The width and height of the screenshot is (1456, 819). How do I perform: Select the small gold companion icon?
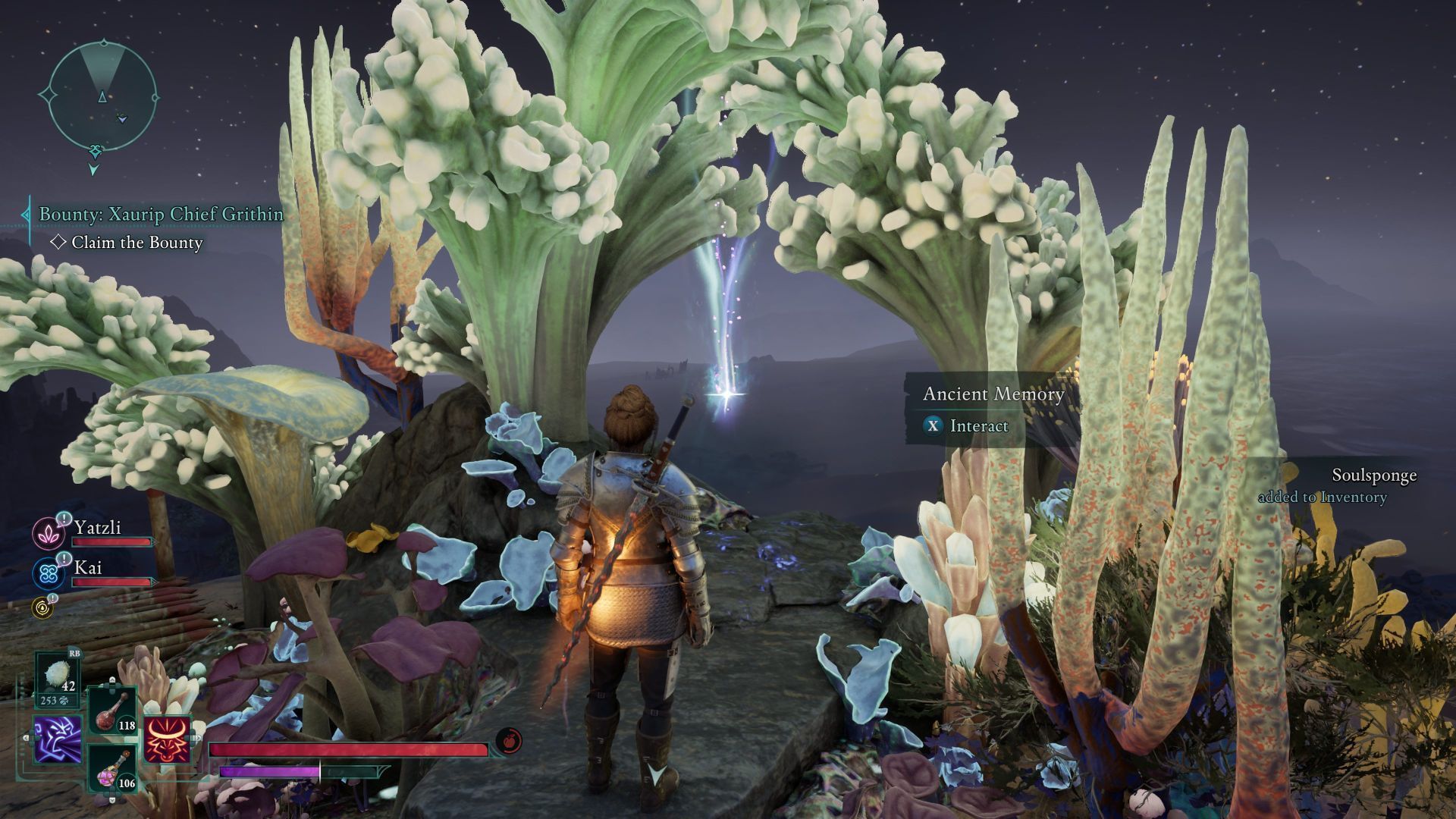[x=42, y=606]
